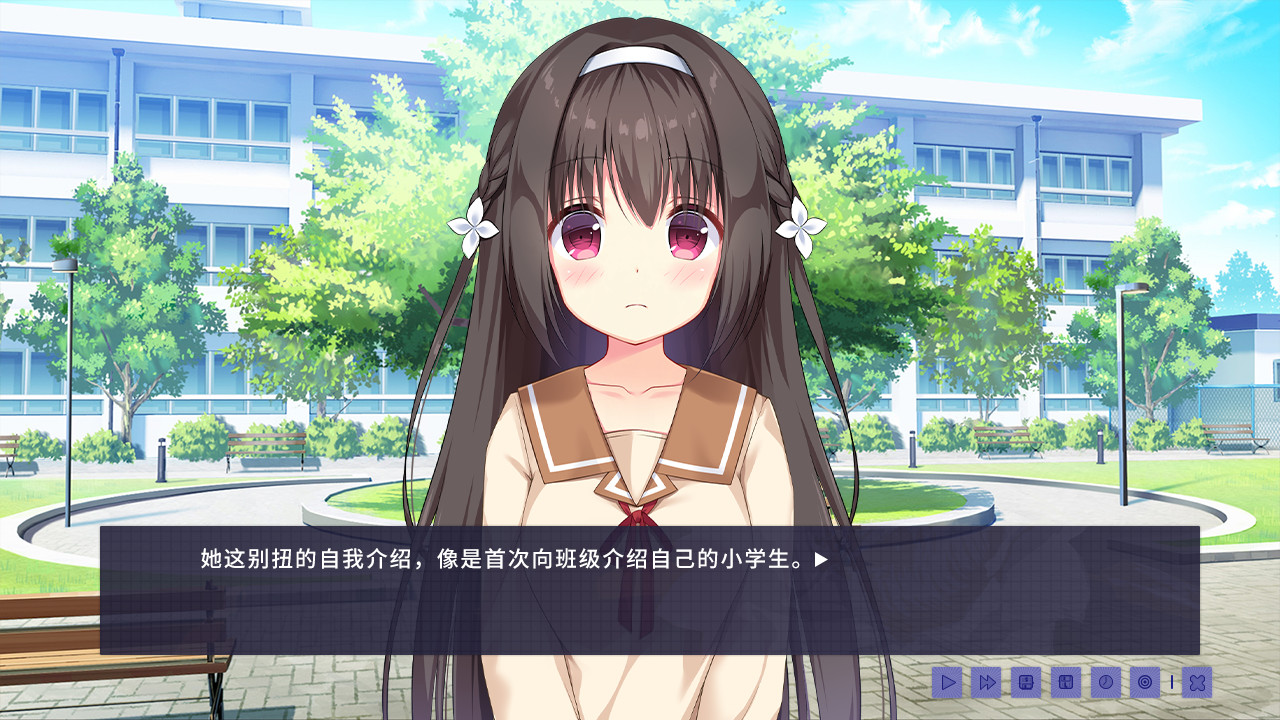
Task: Open the save screen via the floppy-disk icon
Action: click(x=1025, y=682)
